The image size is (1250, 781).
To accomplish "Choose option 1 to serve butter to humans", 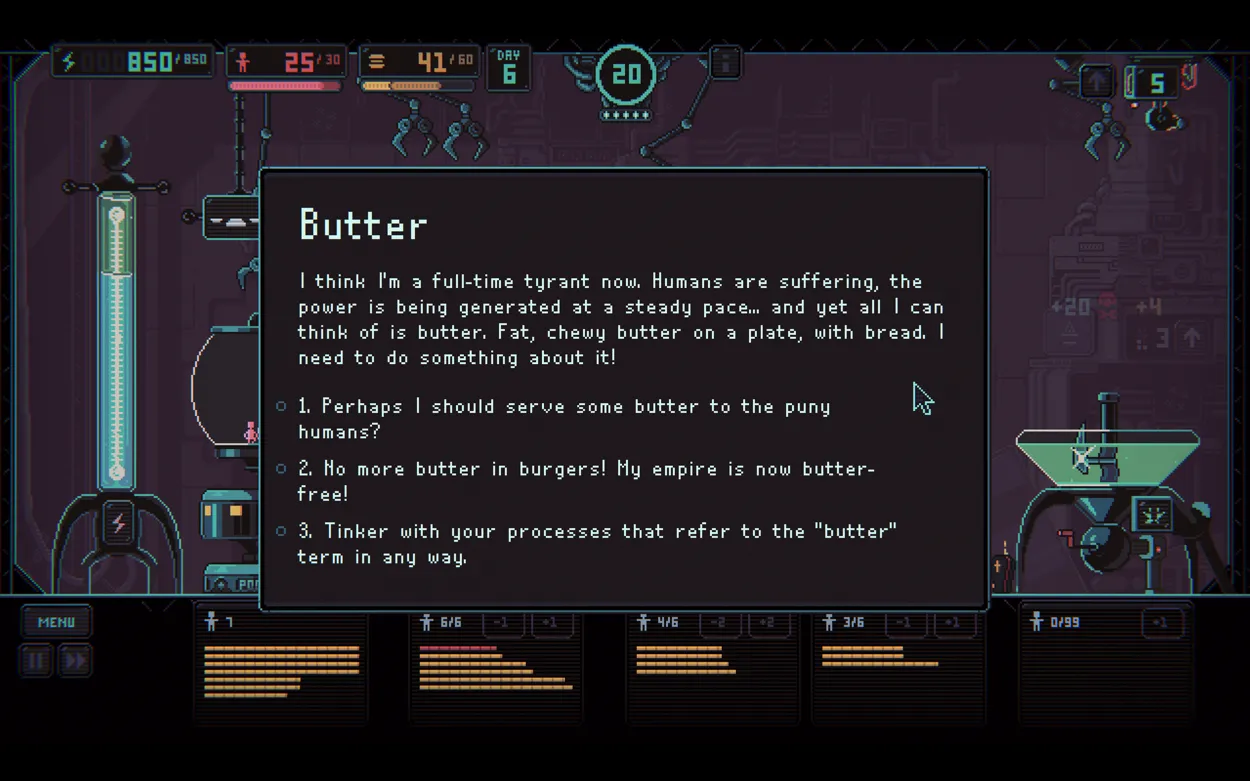I will [x=565, y=418].
